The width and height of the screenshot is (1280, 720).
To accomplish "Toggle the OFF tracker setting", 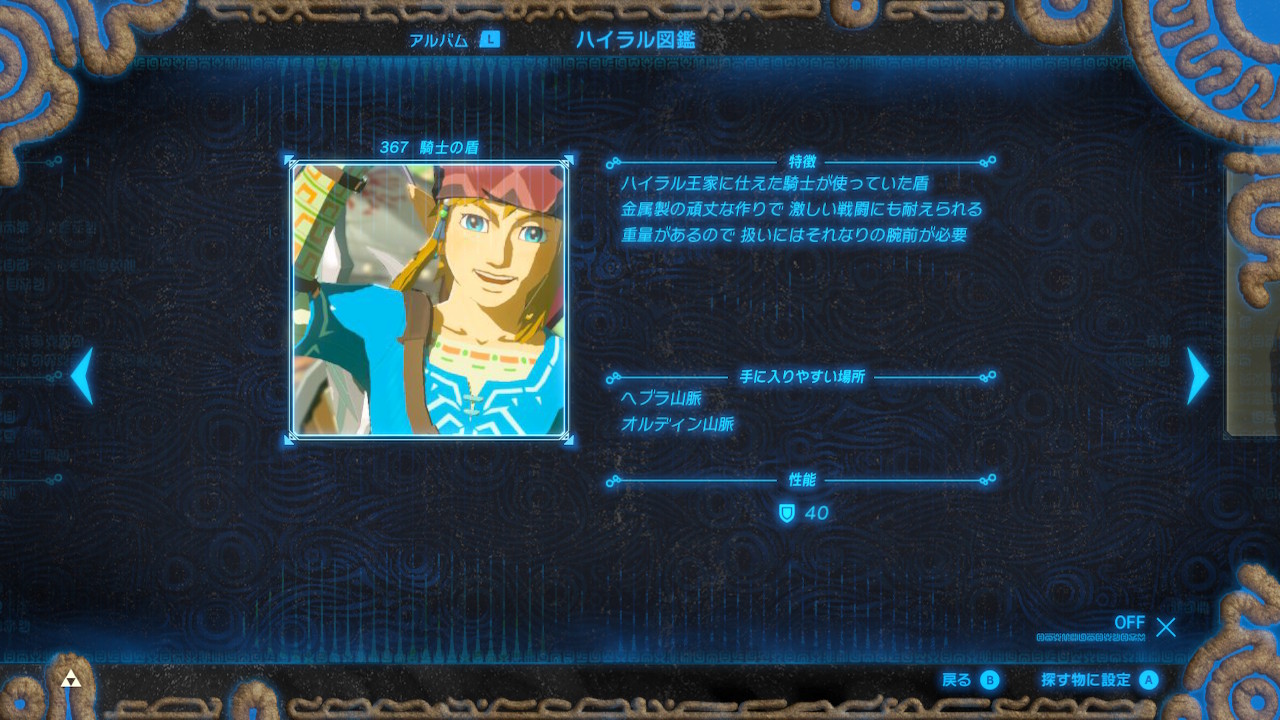I will [x=1131, y=623].
